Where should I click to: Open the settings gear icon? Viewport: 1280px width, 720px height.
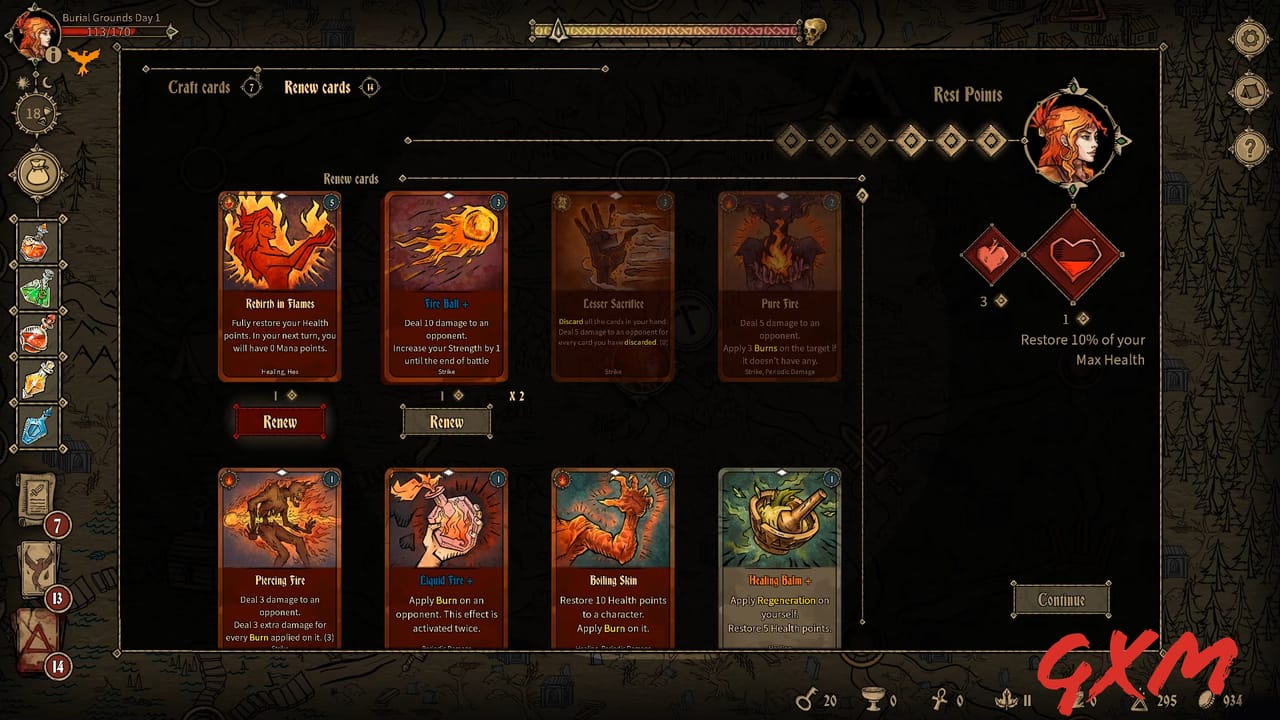click(1251, 38)
